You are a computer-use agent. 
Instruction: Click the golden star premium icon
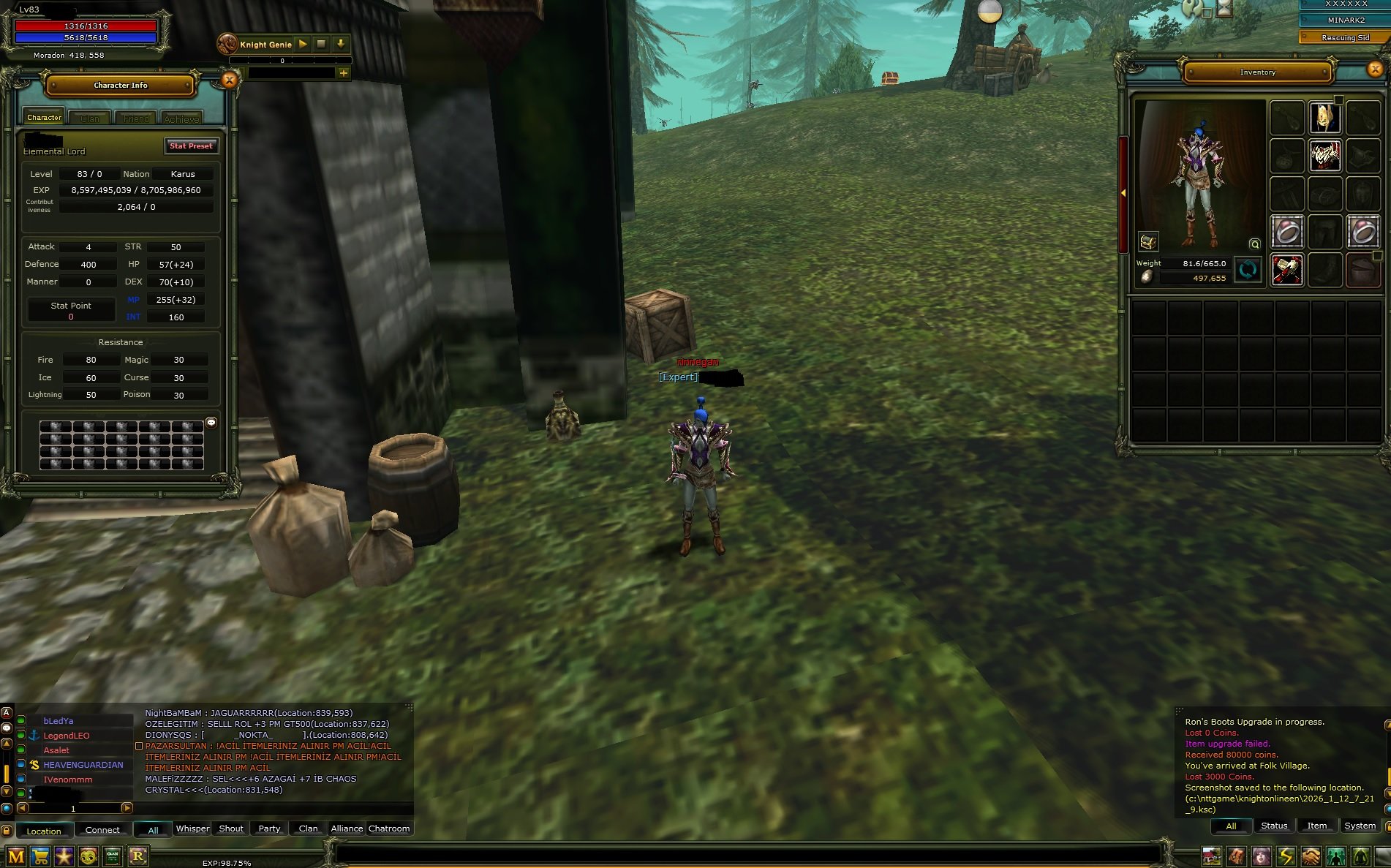64,855
